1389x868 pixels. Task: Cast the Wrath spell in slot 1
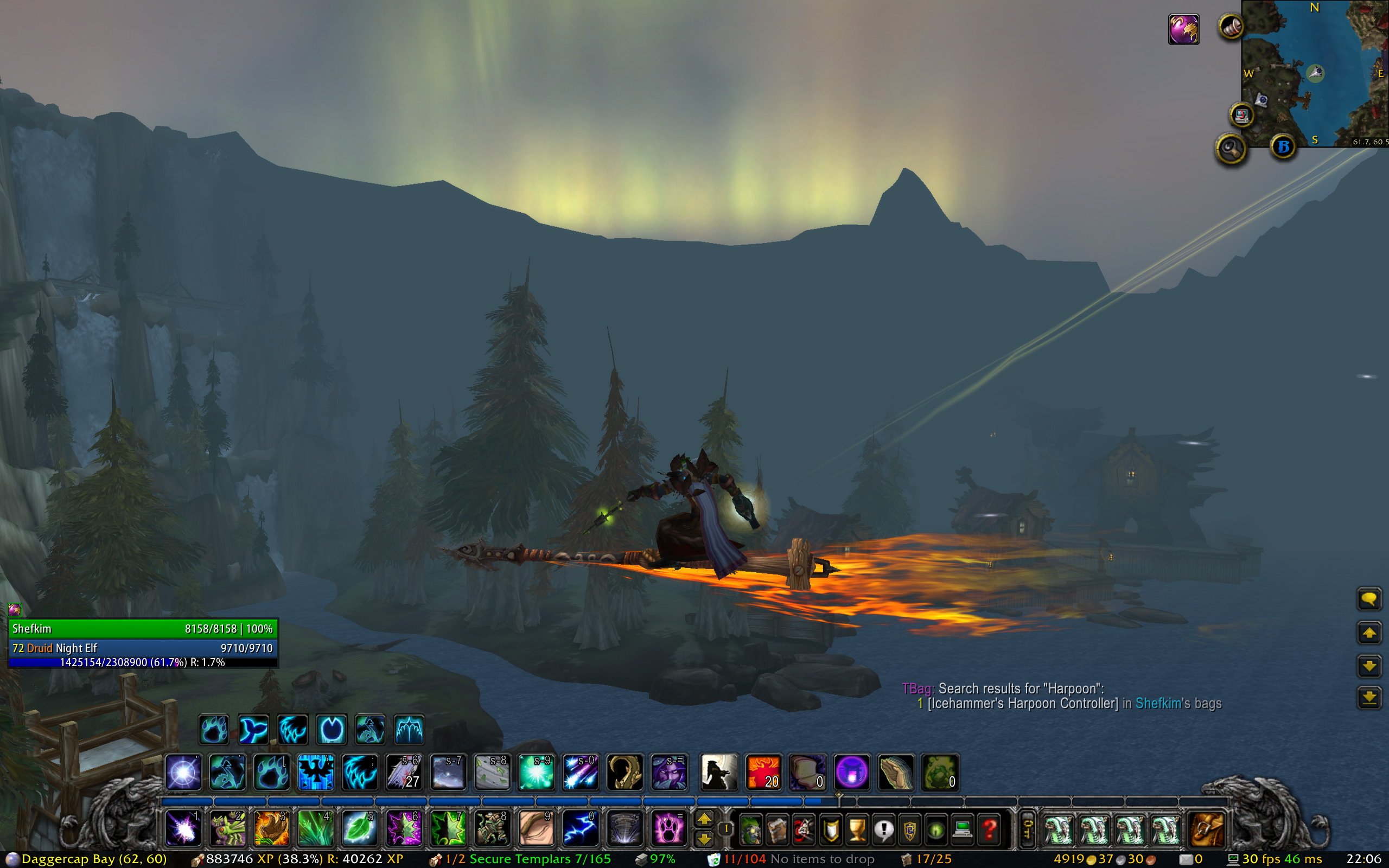pos(183,829)
